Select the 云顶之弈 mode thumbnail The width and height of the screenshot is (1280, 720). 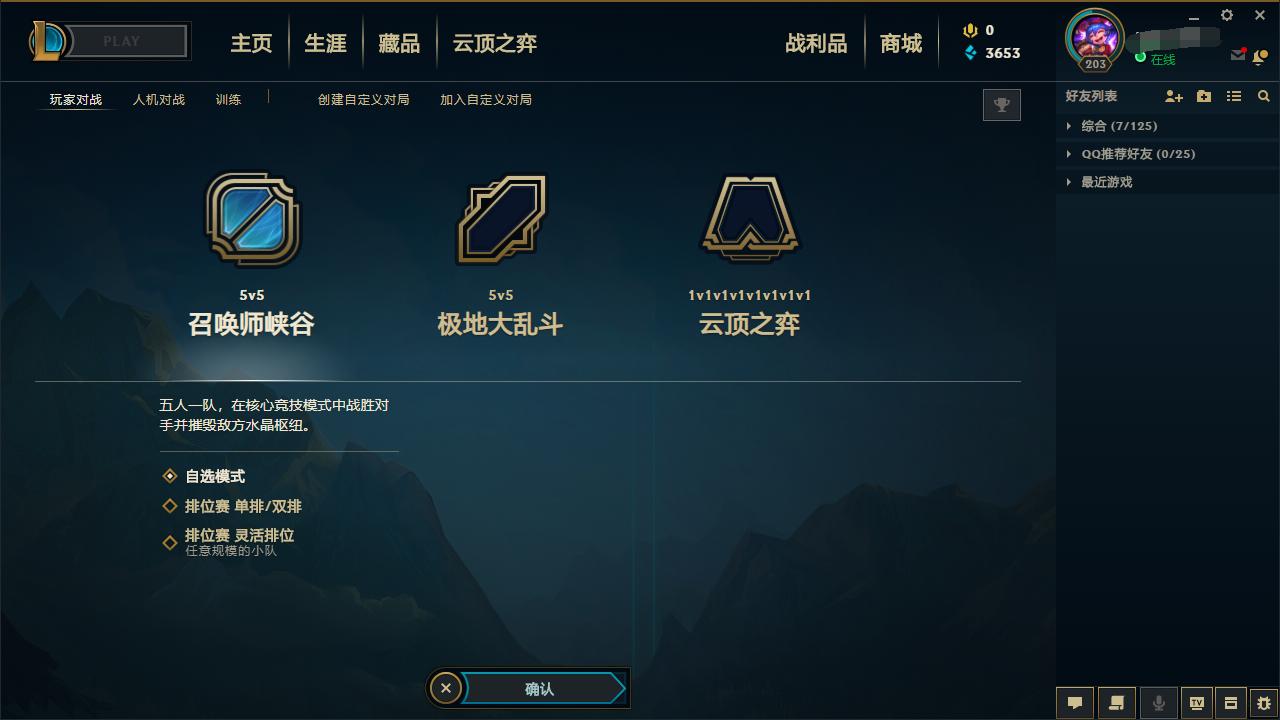[749, 220]
